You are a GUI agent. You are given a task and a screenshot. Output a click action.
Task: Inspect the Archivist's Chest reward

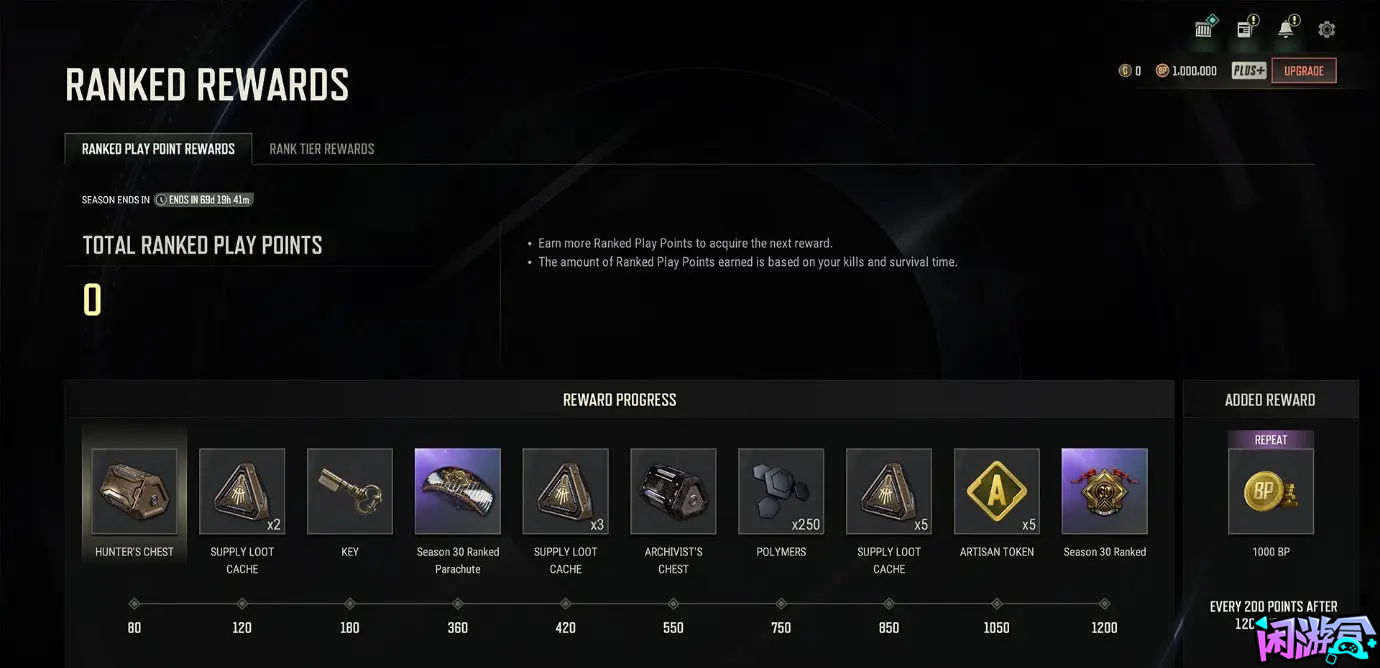tap(673, 491)
